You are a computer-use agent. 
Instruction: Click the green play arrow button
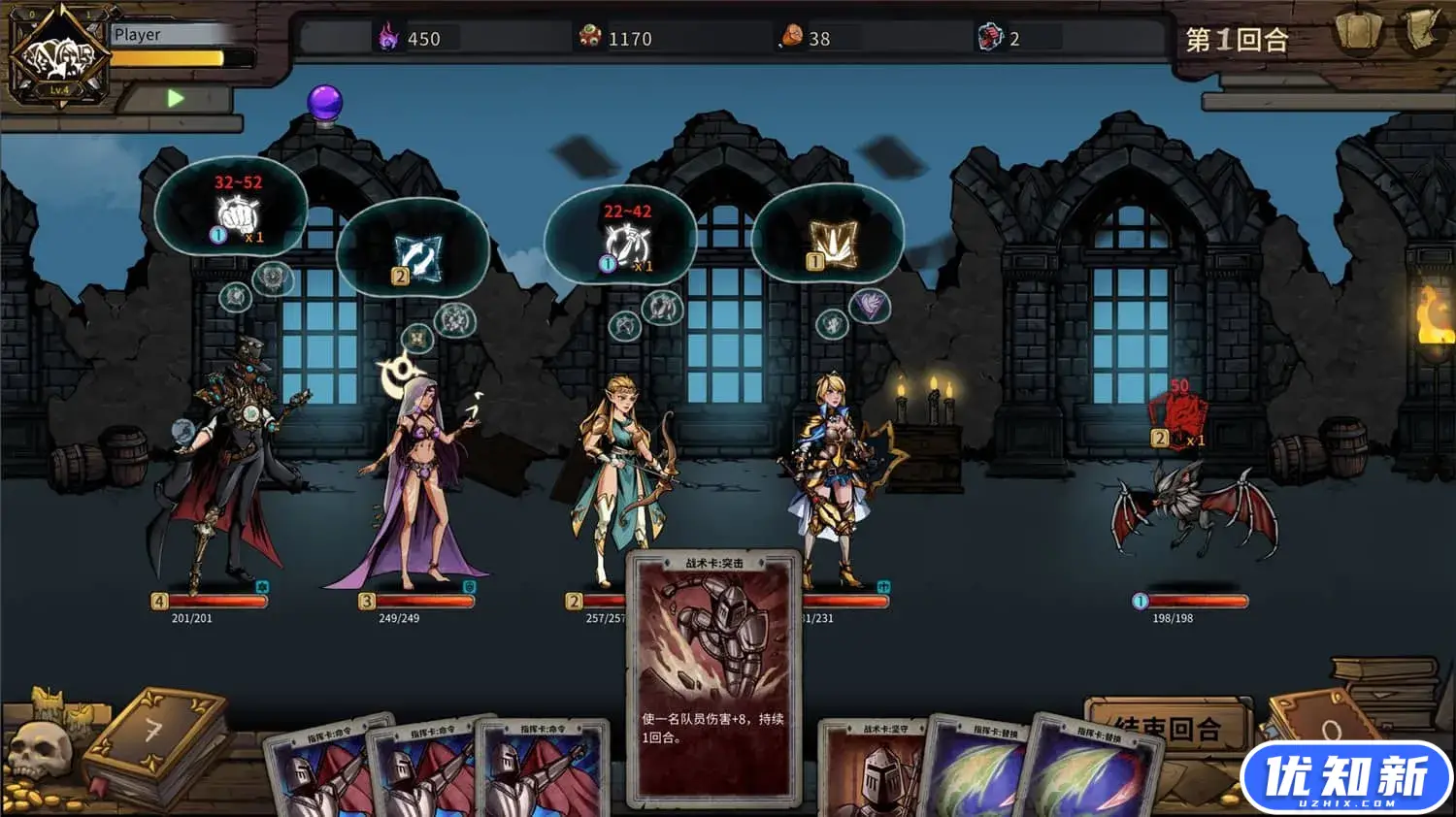point(175,98)
